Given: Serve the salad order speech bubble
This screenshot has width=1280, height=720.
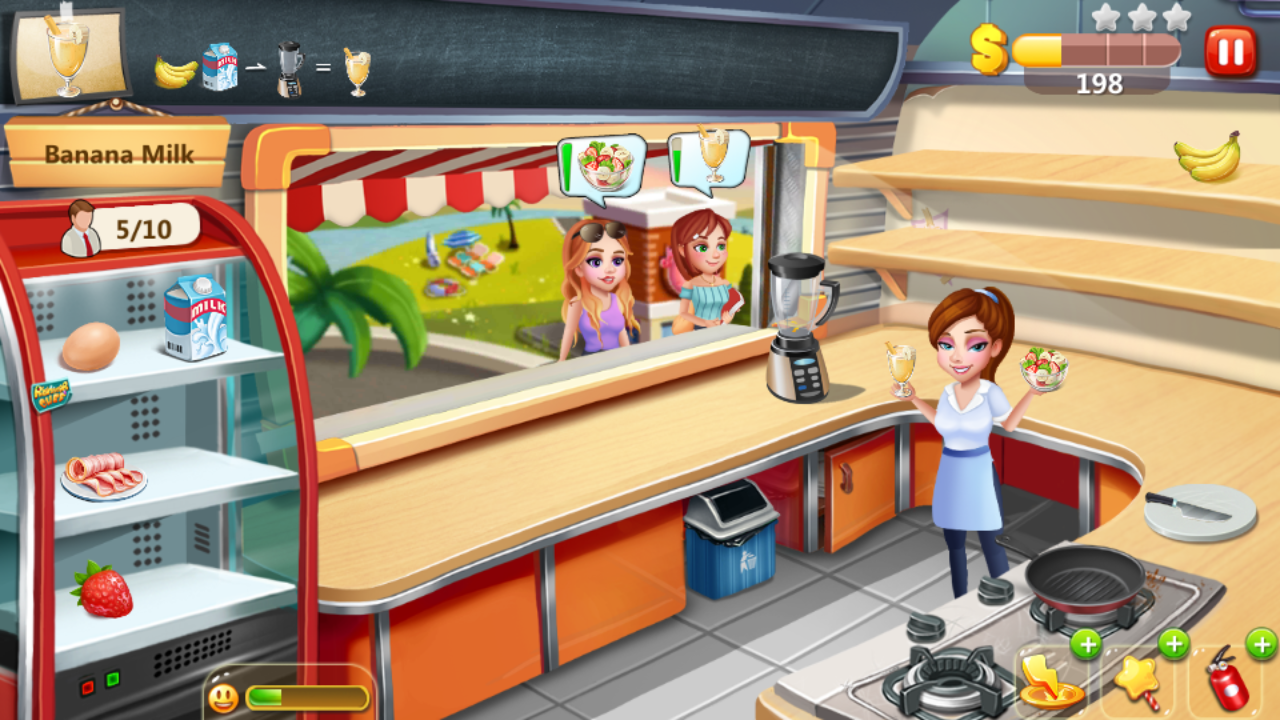Looking at the screenshot, I should [603, 166].
